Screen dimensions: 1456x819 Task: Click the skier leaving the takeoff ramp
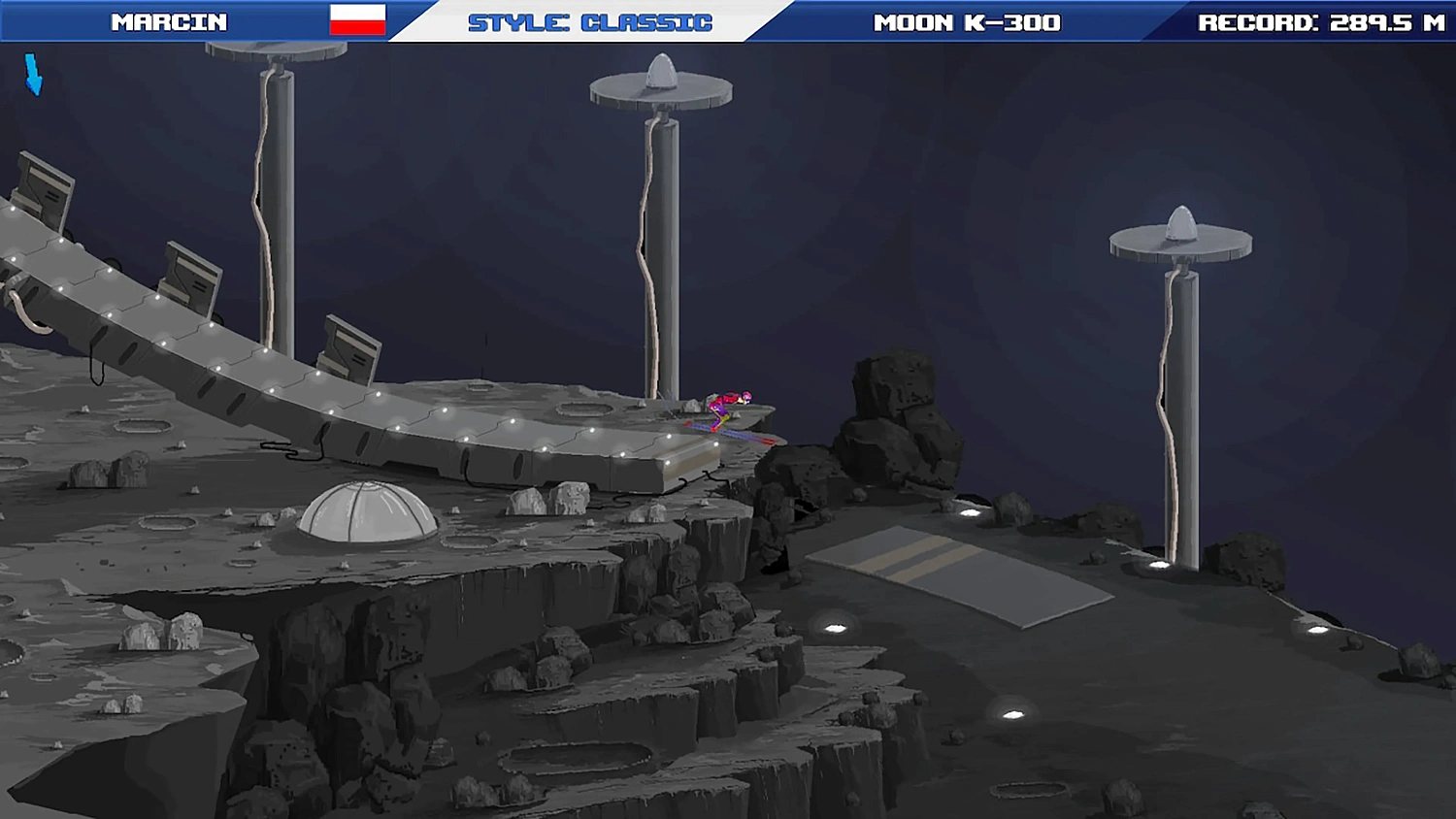point(726,408)
